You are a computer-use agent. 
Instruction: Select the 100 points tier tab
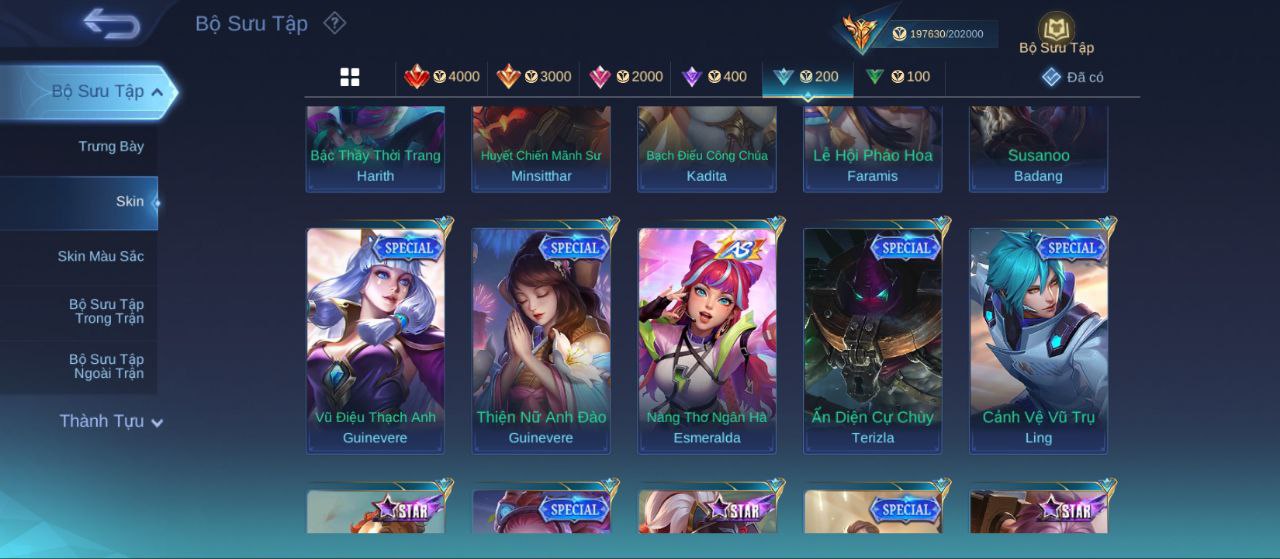(x=898, y=77)
